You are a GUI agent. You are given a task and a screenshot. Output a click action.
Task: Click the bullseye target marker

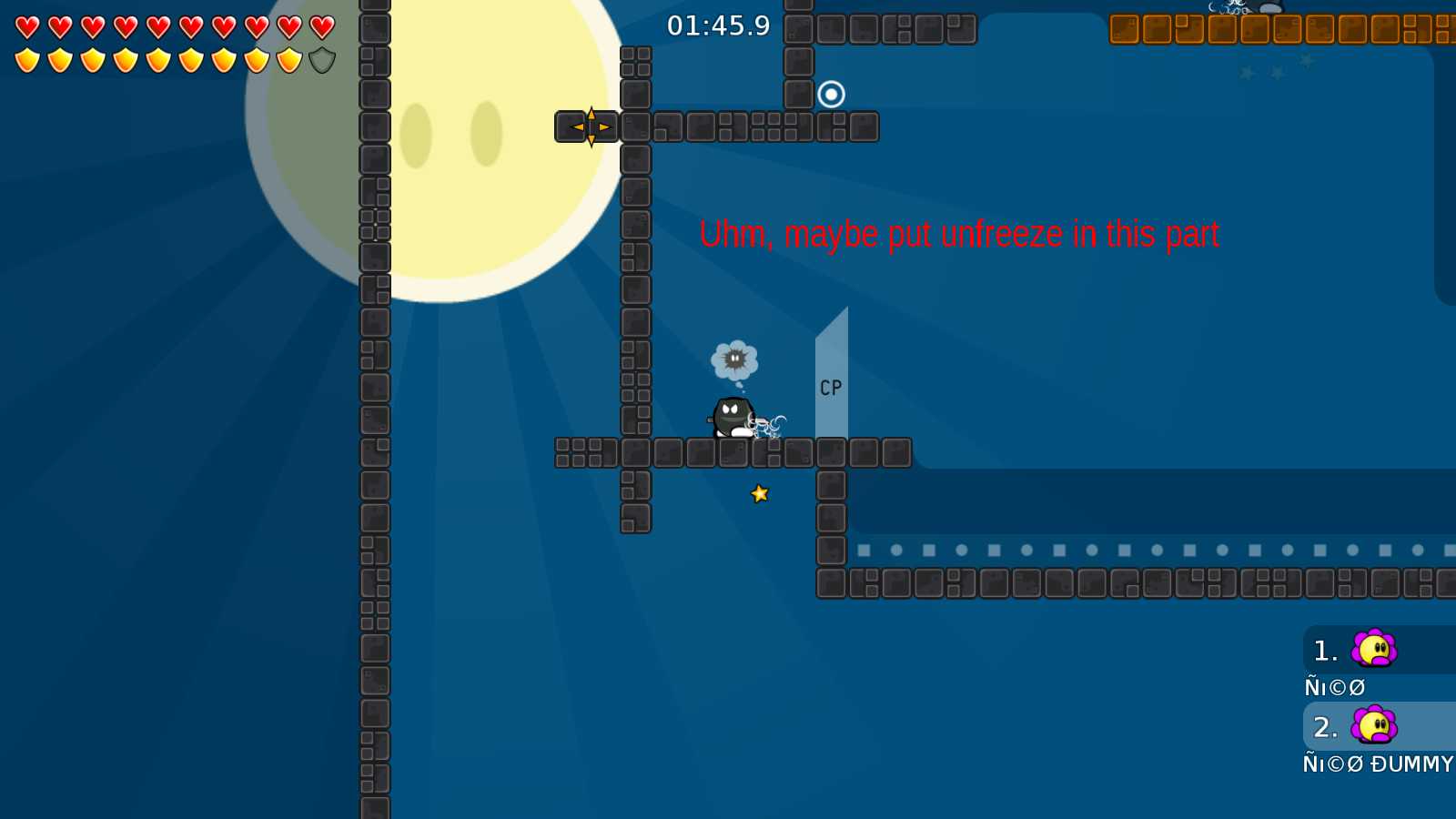click(832, 94)
